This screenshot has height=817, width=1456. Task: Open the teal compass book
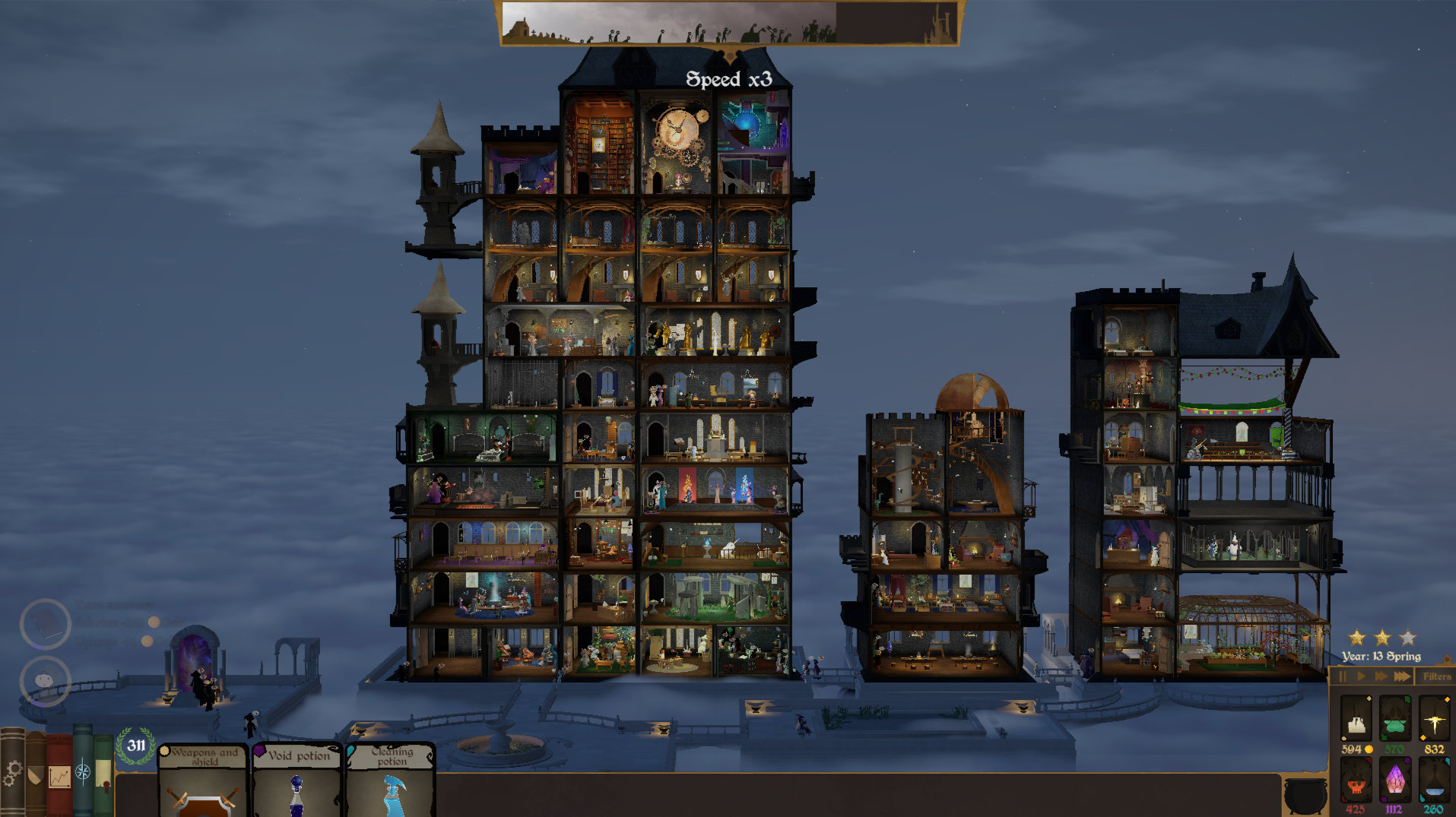point(83,771)
